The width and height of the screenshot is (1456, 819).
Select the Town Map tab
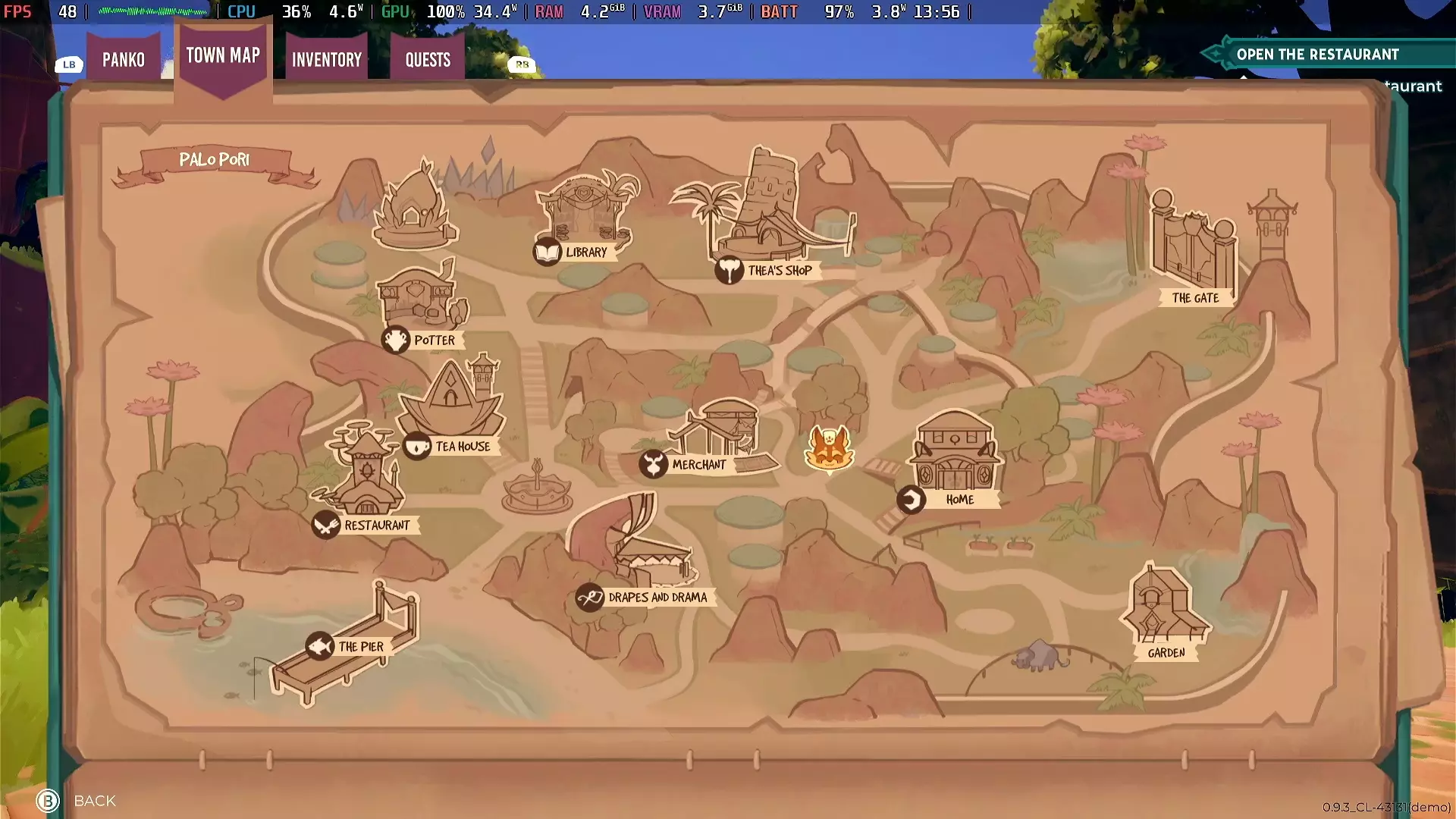pyautogui.click(x=223, y=55)
